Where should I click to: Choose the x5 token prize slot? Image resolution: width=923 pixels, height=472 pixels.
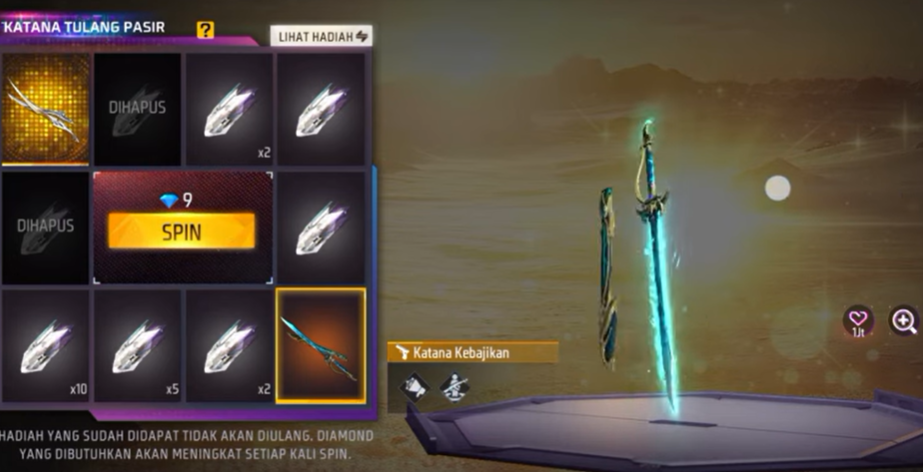tap(137, 345)
